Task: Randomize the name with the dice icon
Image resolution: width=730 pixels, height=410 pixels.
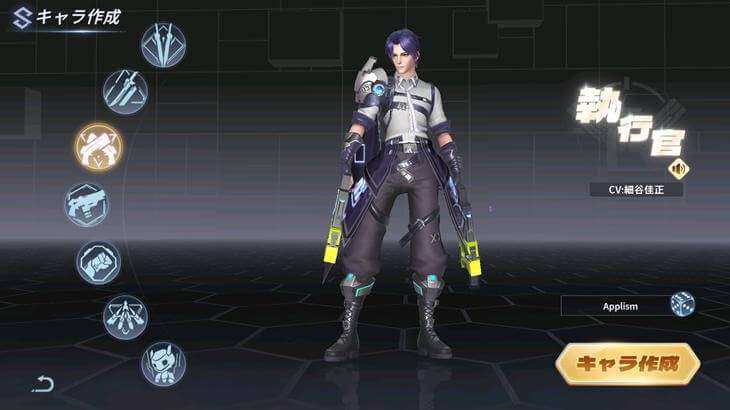Action: coord(683,305)
